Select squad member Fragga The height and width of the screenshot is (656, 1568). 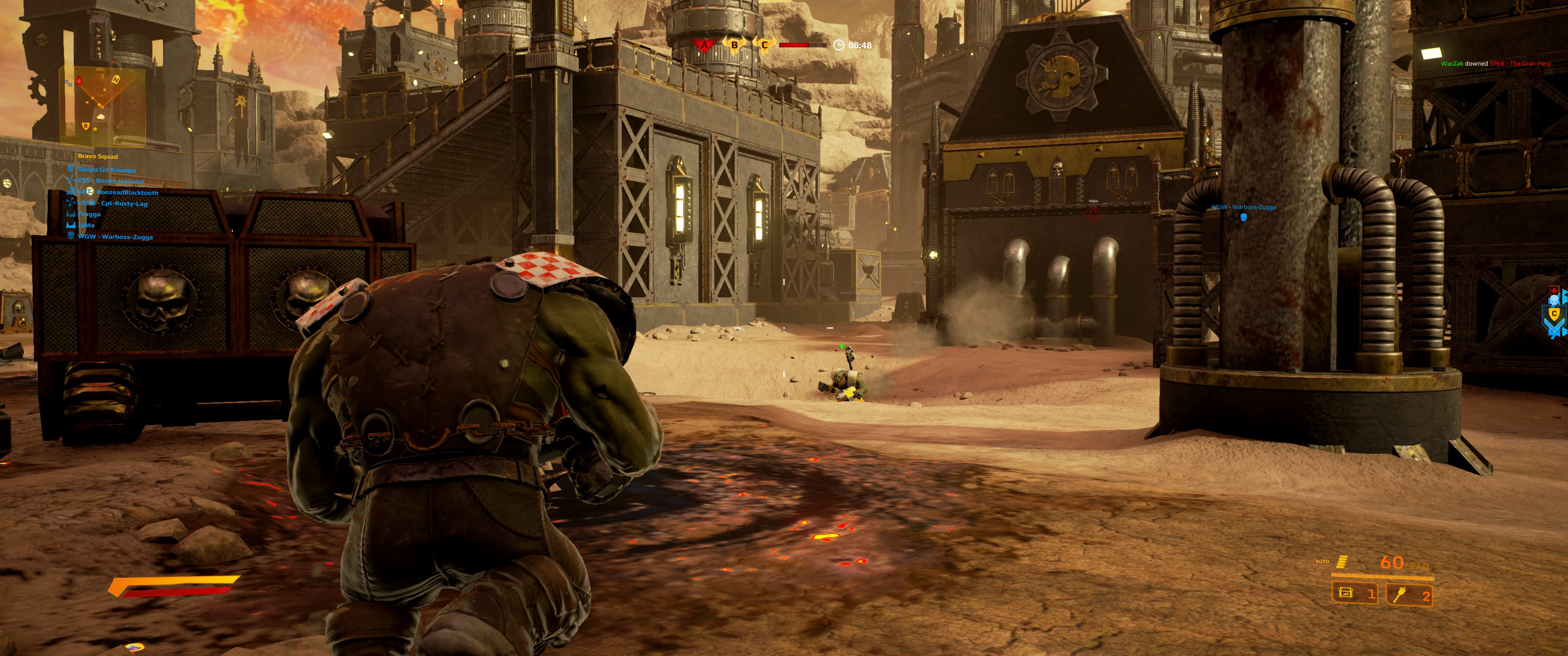click(89, 214)
